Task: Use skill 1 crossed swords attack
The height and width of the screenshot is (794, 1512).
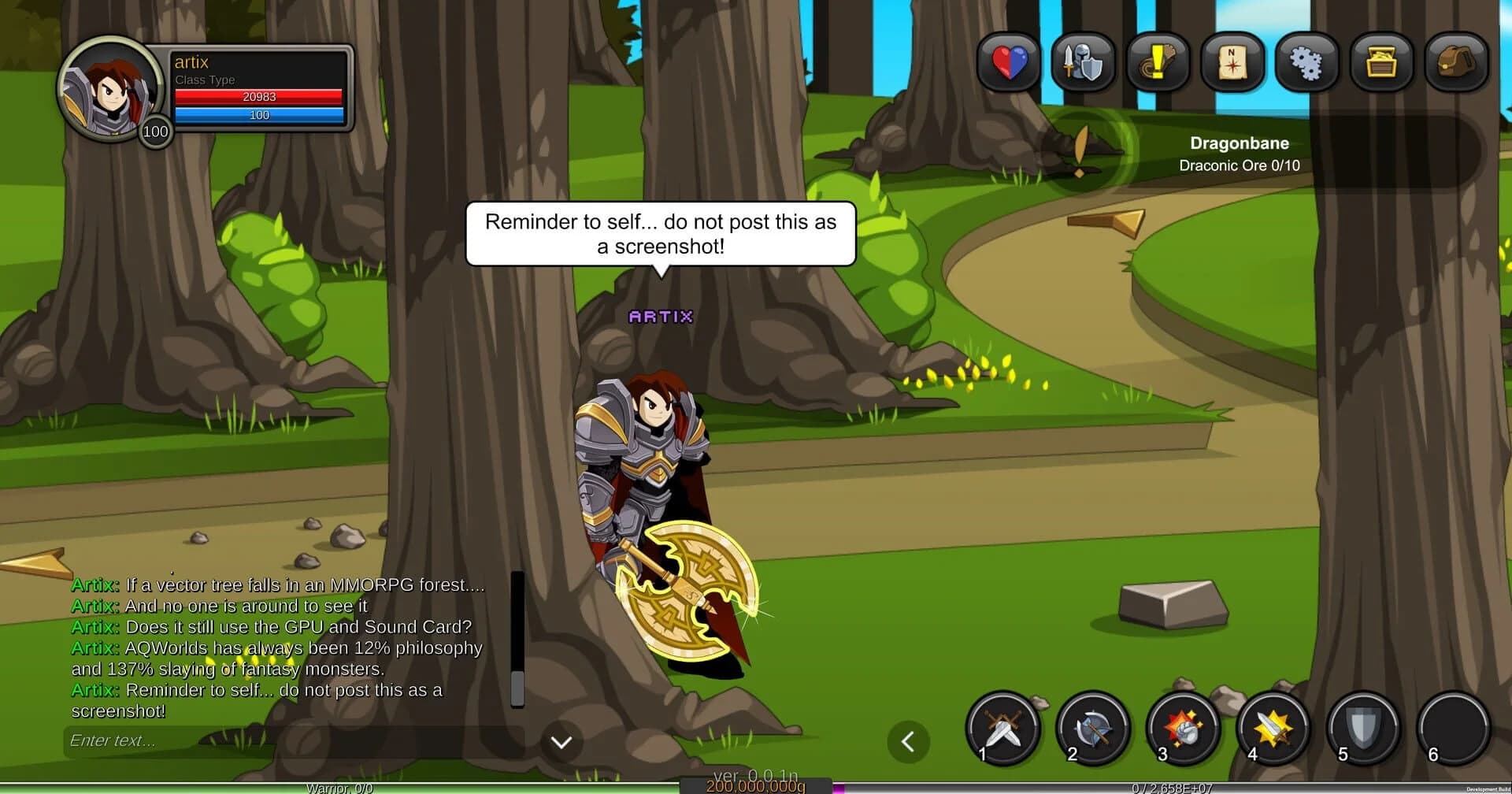Action: pos(1002,729)
